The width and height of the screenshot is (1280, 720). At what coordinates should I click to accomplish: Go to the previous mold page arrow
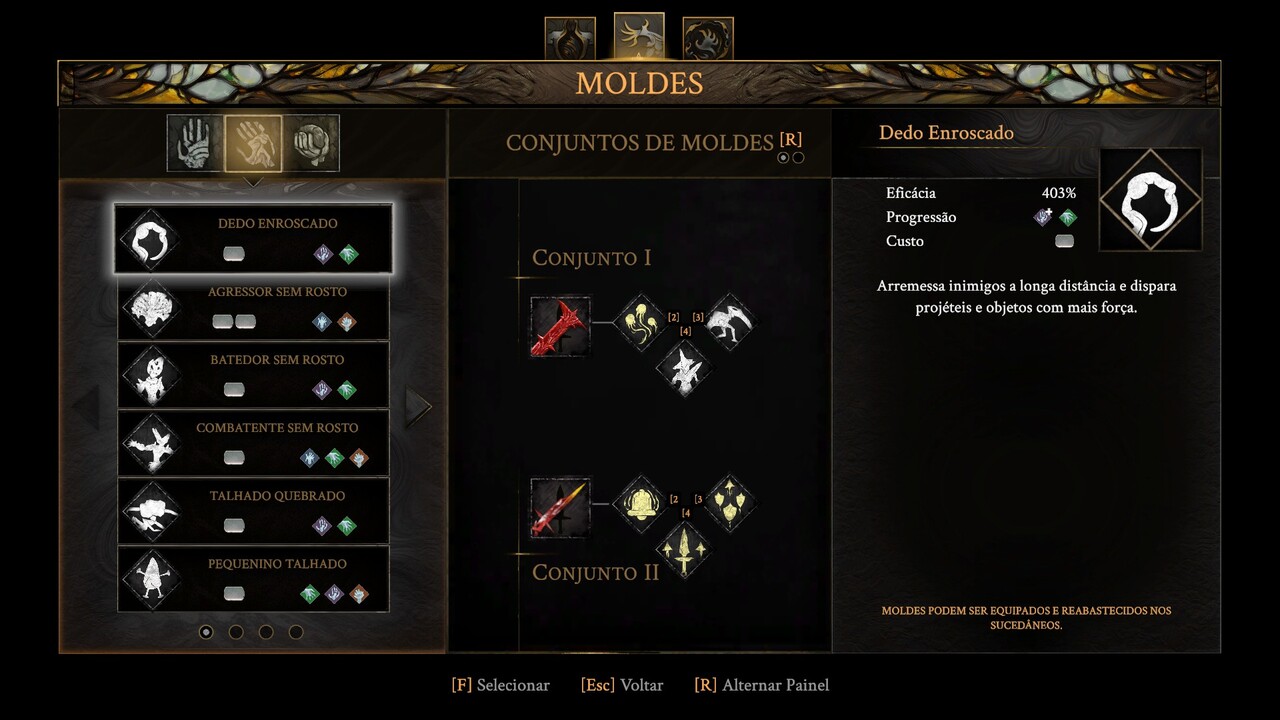point(85,407)
